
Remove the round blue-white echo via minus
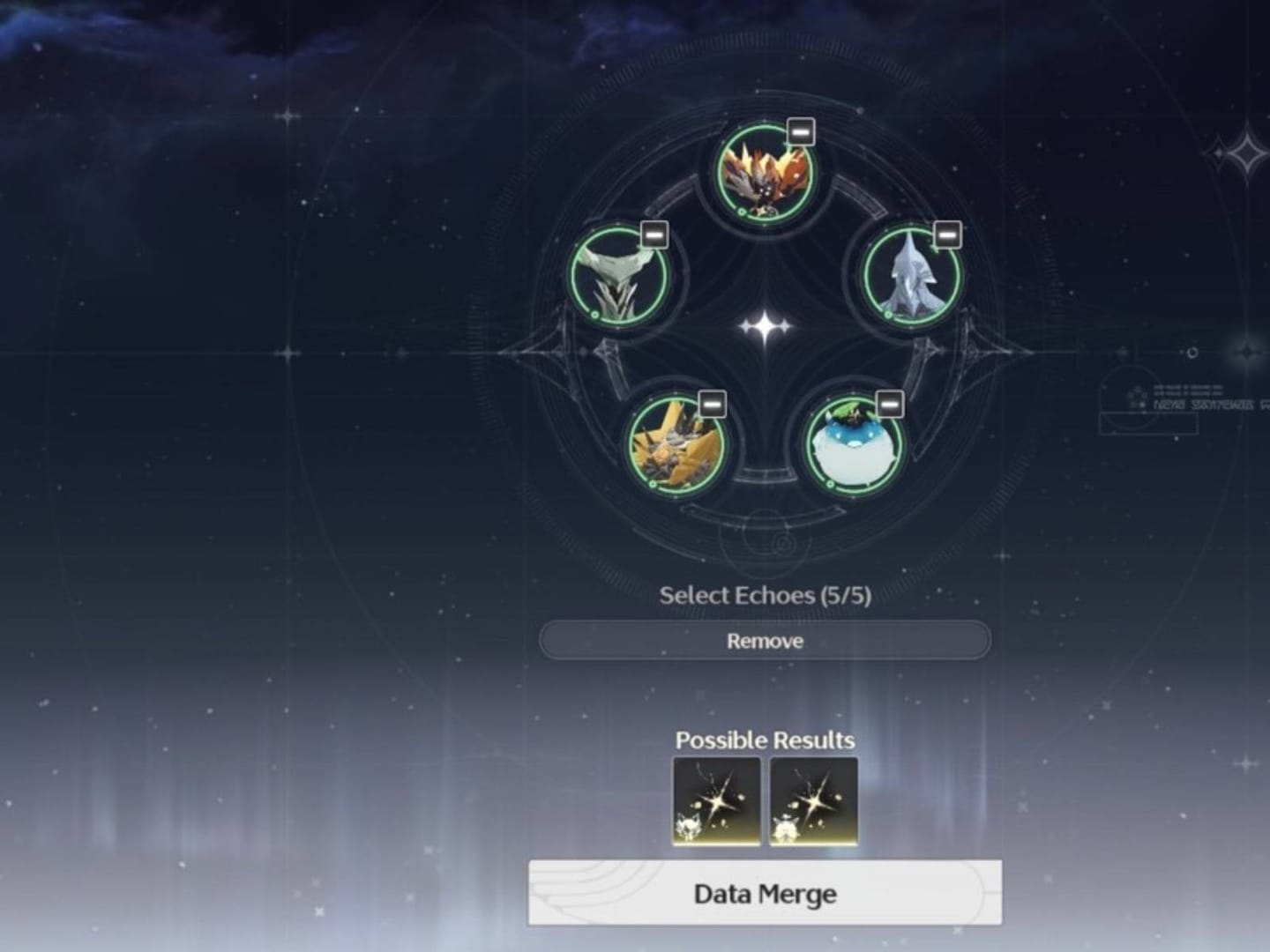click(x=890, y=404)
